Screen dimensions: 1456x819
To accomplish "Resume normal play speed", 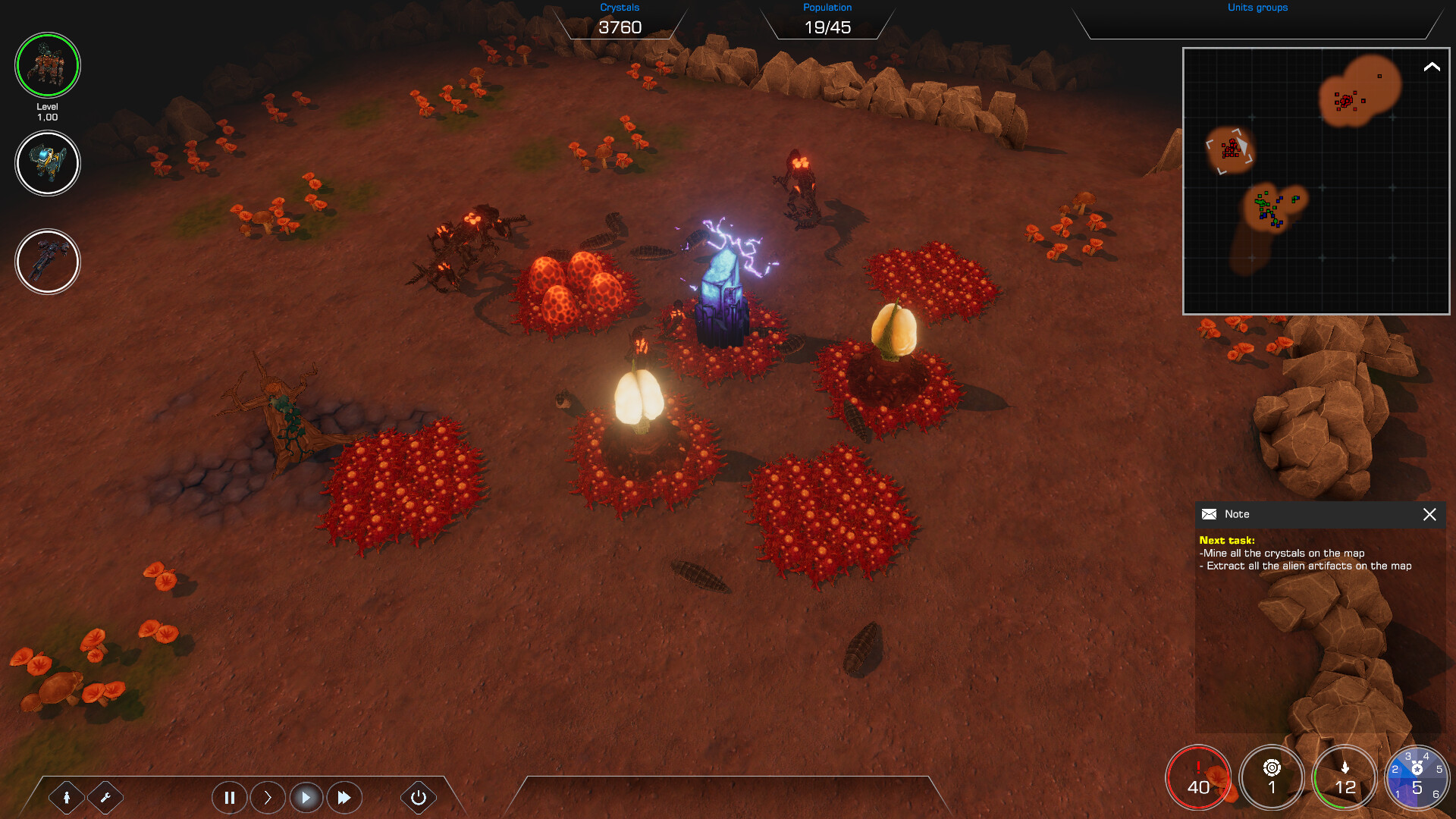I will 306,797.
